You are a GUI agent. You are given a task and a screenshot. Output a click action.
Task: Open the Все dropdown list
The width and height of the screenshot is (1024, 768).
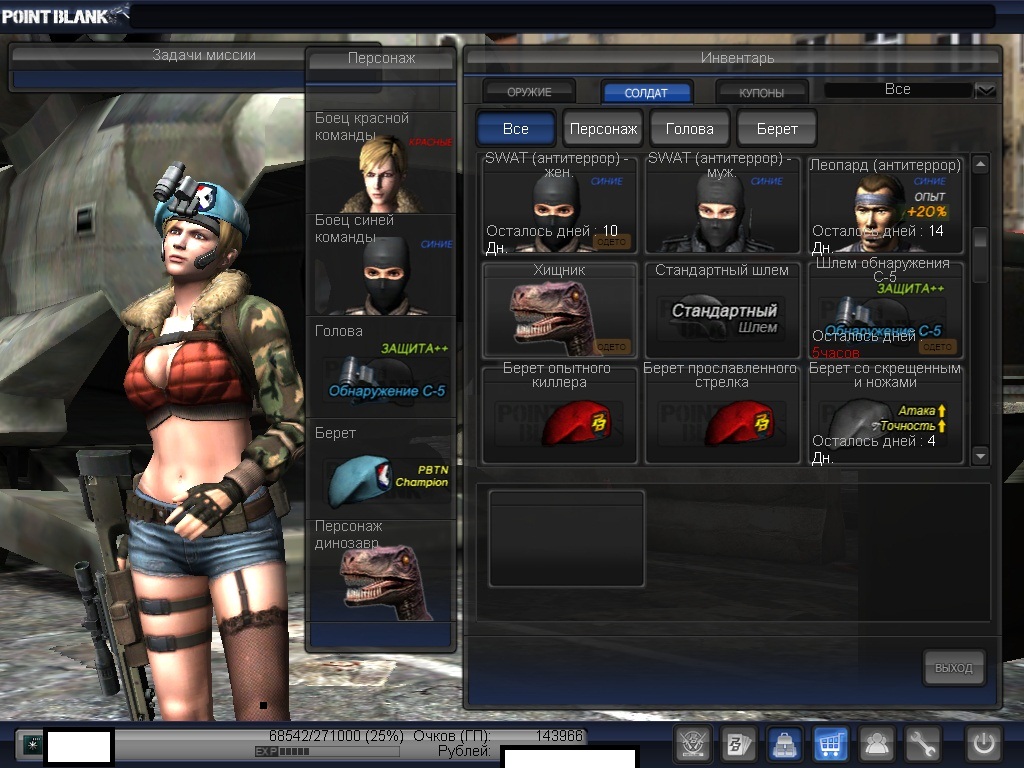click(x=985, y=91)
